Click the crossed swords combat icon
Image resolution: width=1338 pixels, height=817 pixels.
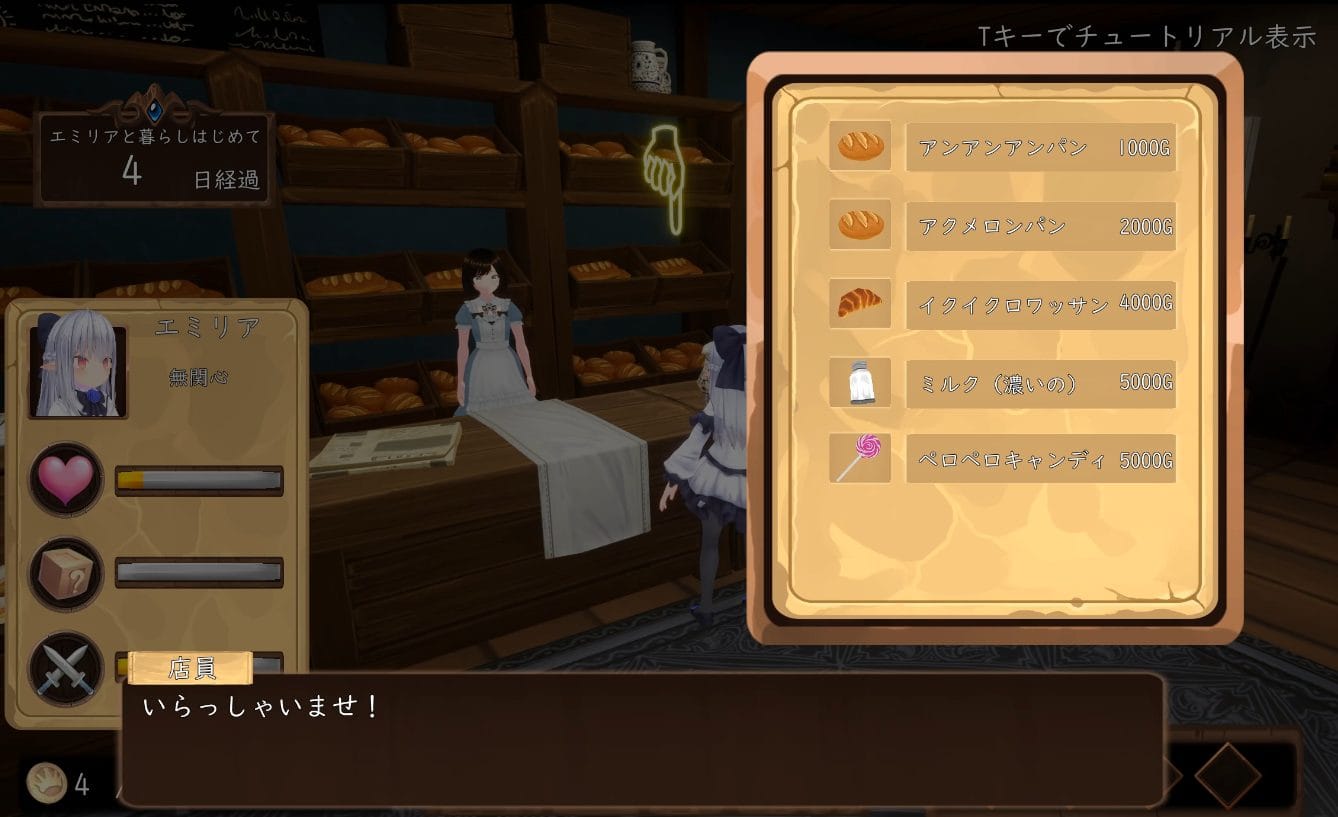point(66,668)
